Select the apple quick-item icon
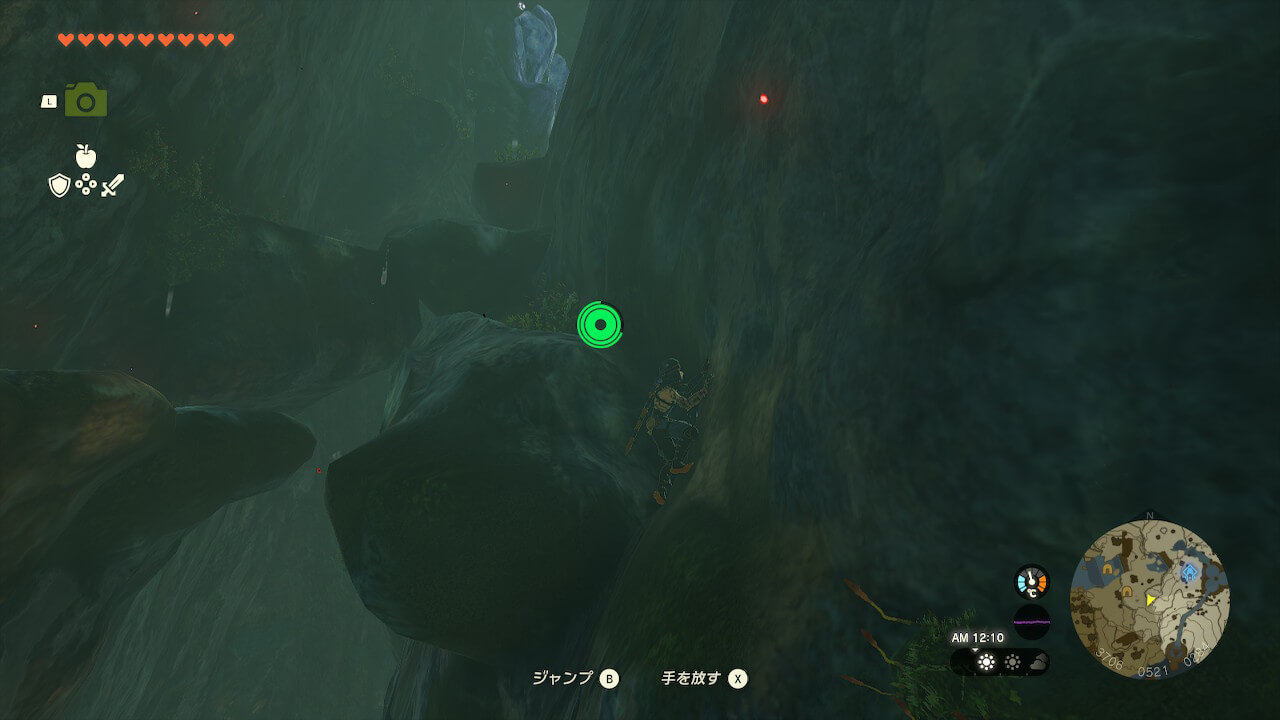 click(x=86, y=156)
